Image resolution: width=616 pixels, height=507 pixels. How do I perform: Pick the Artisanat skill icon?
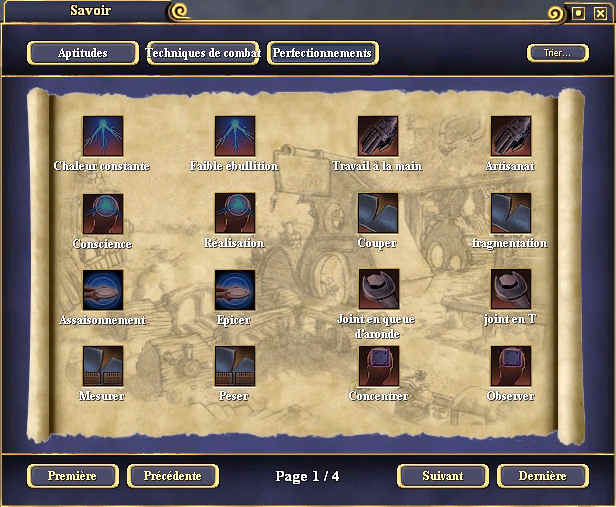(511, 135)
